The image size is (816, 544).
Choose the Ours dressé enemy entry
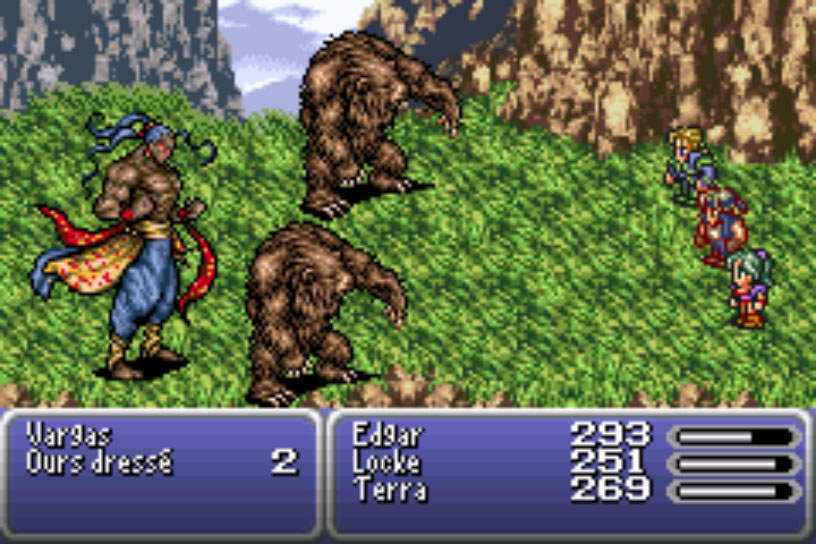pos(100,463)
